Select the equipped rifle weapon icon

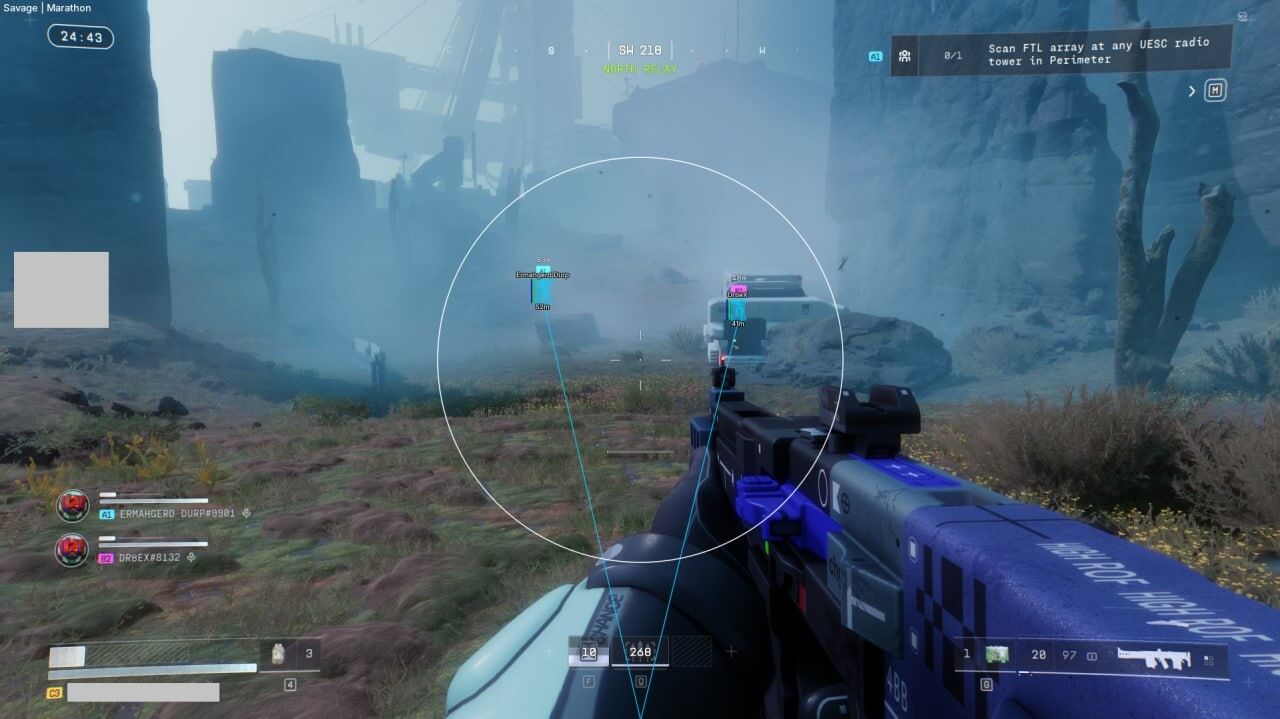point(1155,659)
